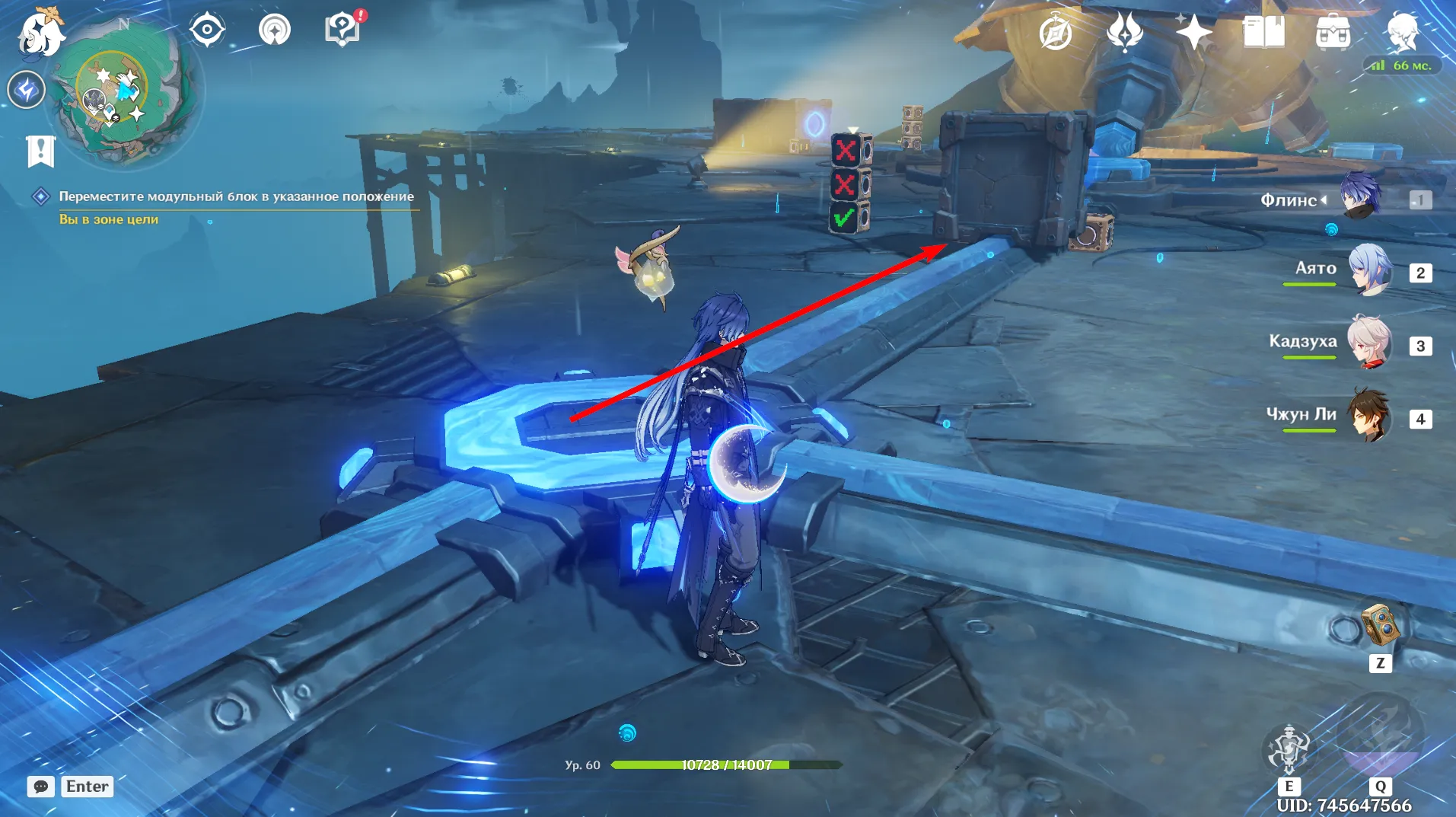Open the quest navigation bookmark icon
This screenshot has width=1456, height=817.
pyautogui.click(x=40, y=151)
